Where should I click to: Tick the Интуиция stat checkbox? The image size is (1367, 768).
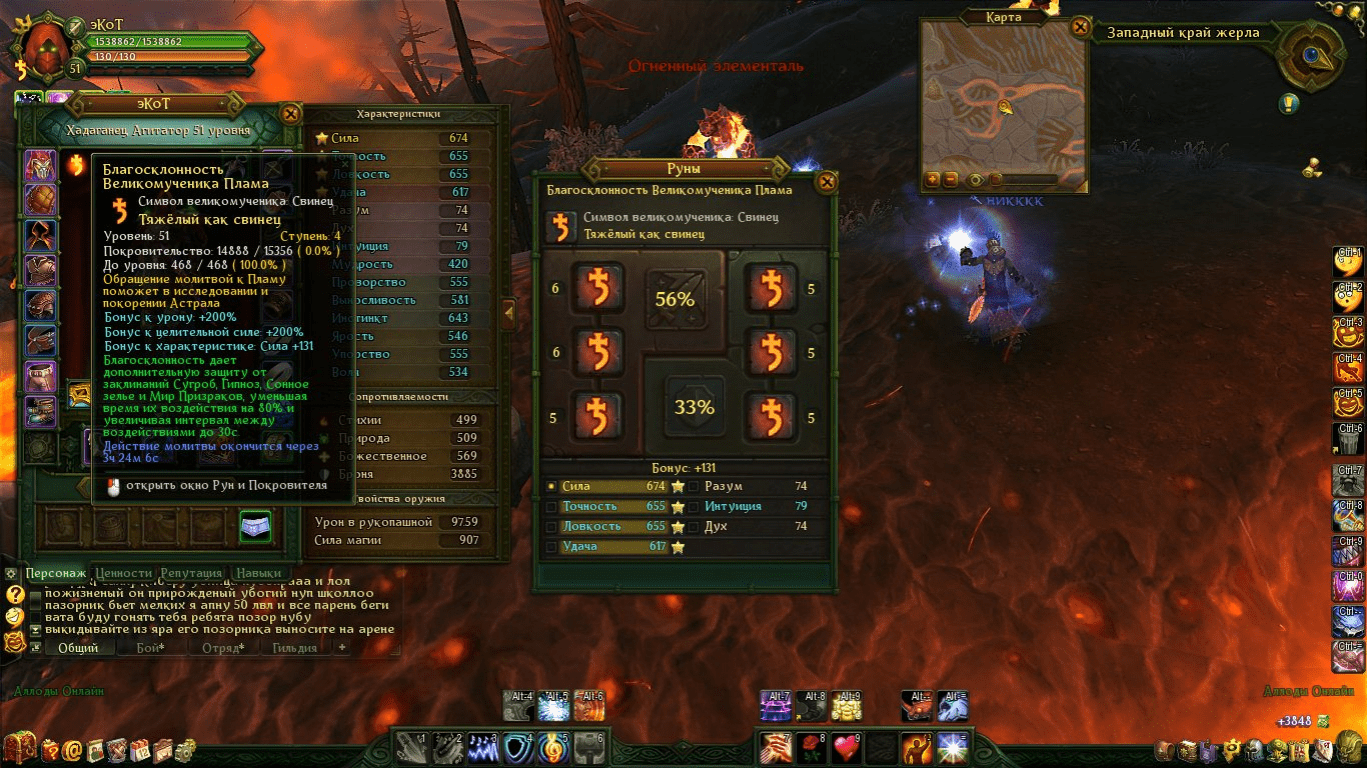click(x=693, y=507)
